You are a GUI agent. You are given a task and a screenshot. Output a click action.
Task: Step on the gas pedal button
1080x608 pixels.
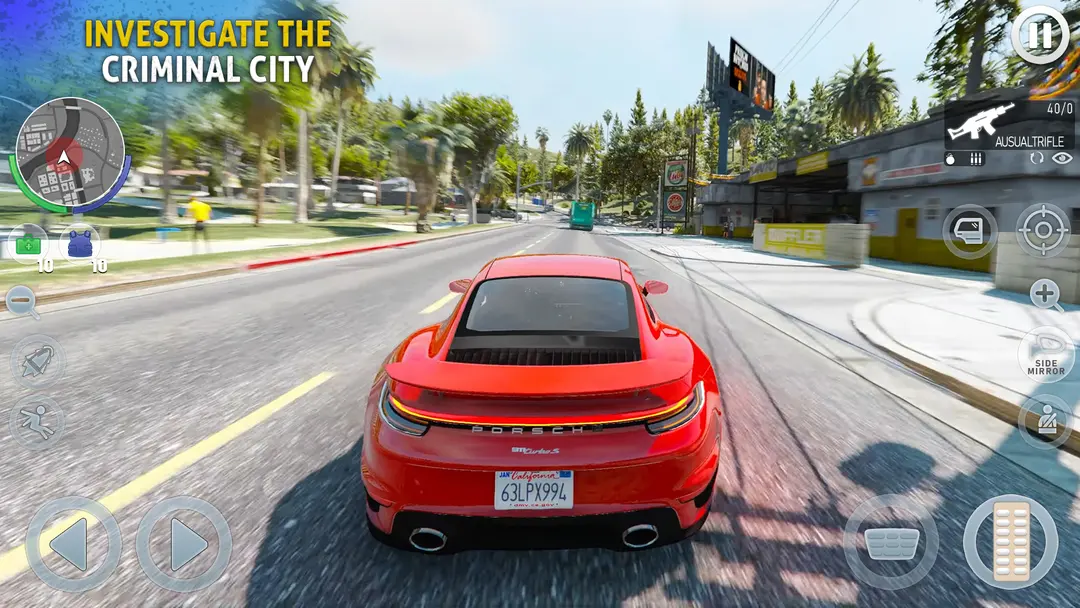(x=1010, y=542)
